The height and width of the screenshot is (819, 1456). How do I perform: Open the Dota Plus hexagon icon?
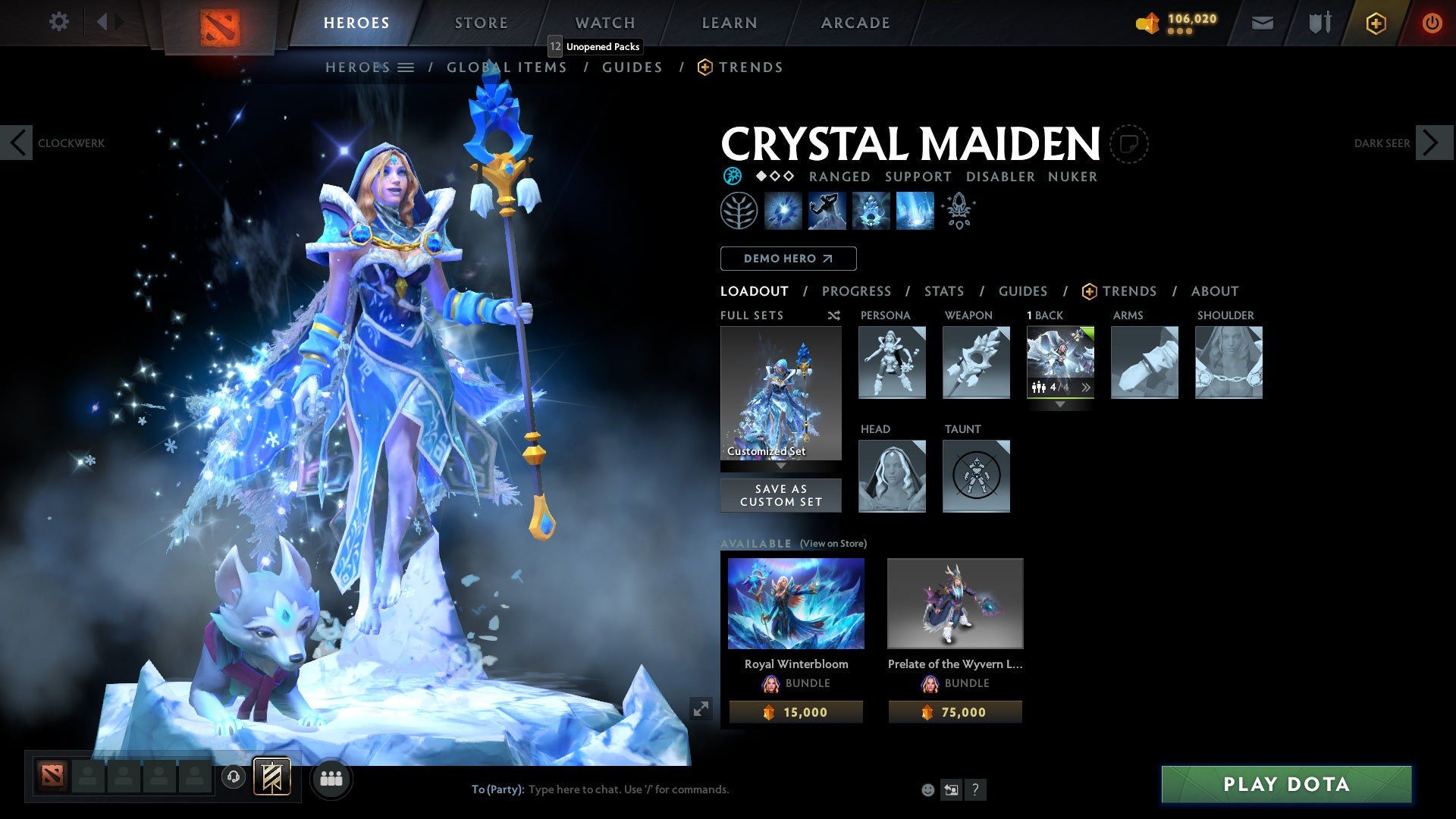tap(1376, 23)
